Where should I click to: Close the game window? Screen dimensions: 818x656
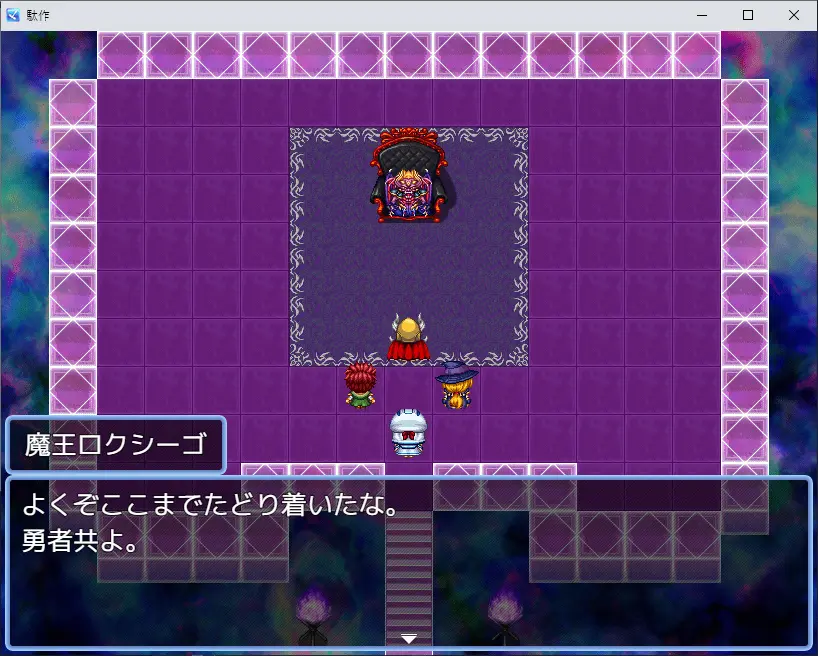[x=793, y=15]
